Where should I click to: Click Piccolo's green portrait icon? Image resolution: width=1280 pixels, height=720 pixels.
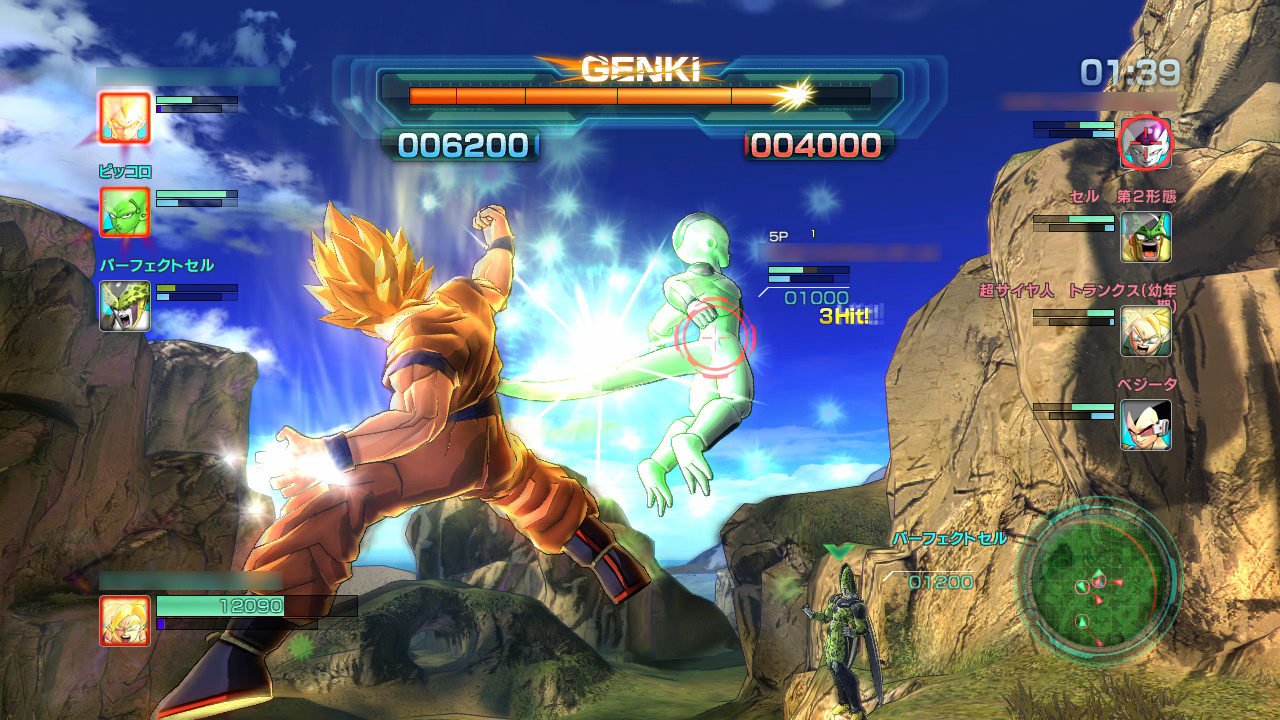point(125,212)
